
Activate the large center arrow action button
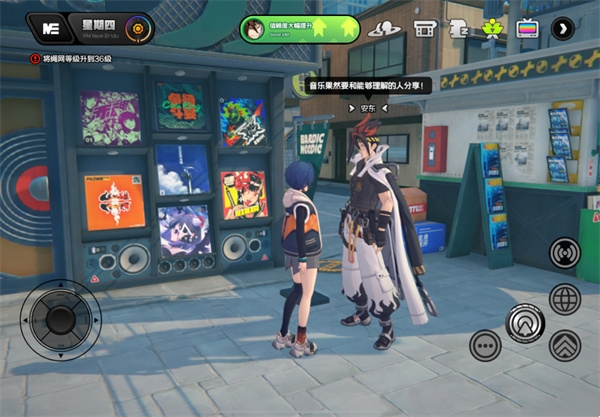pyautogui.click(x=525, y=323)
